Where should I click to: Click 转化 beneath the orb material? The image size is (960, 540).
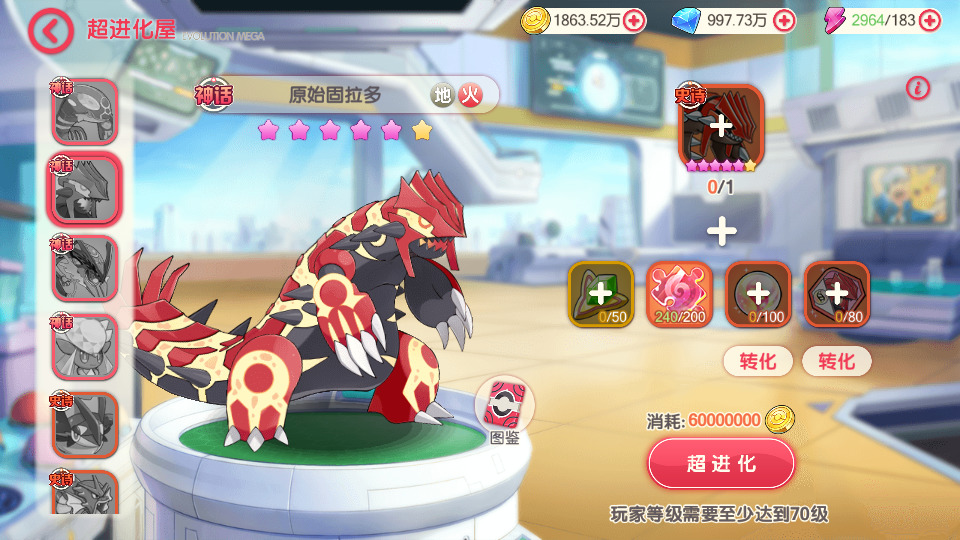[x=758, y=361]
